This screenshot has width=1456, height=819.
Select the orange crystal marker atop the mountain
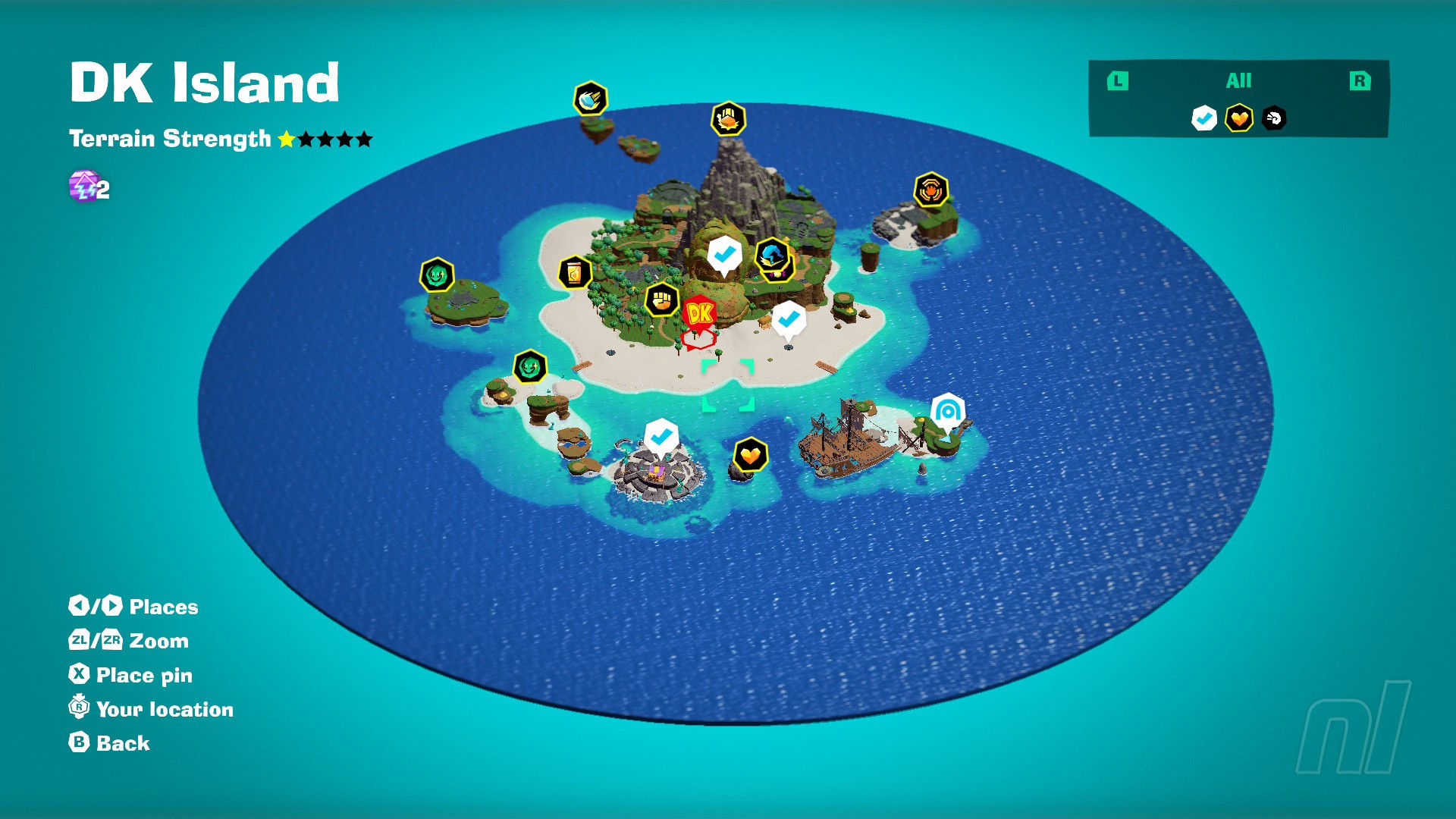tap(728, 119)
